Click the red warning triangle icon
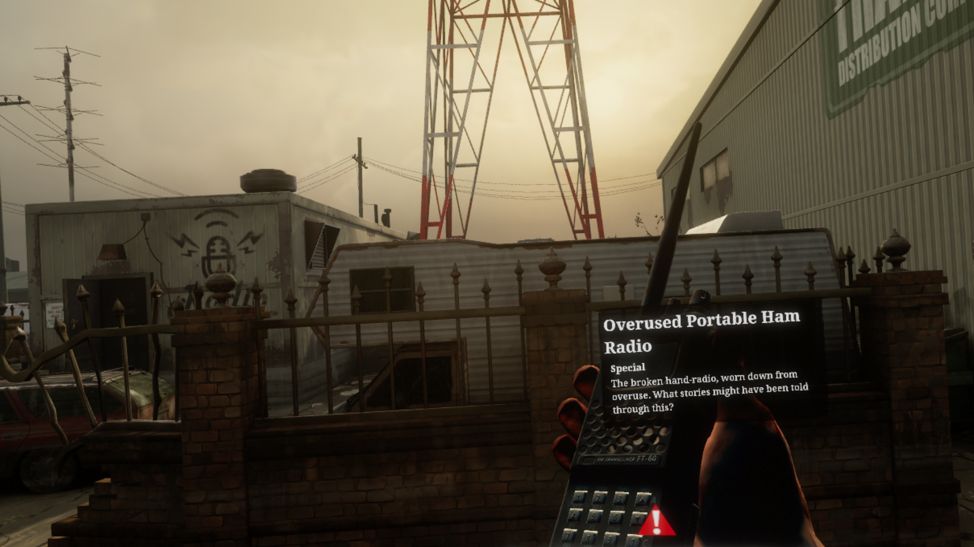This screenshot has height=547, width=974. [657, 521]
